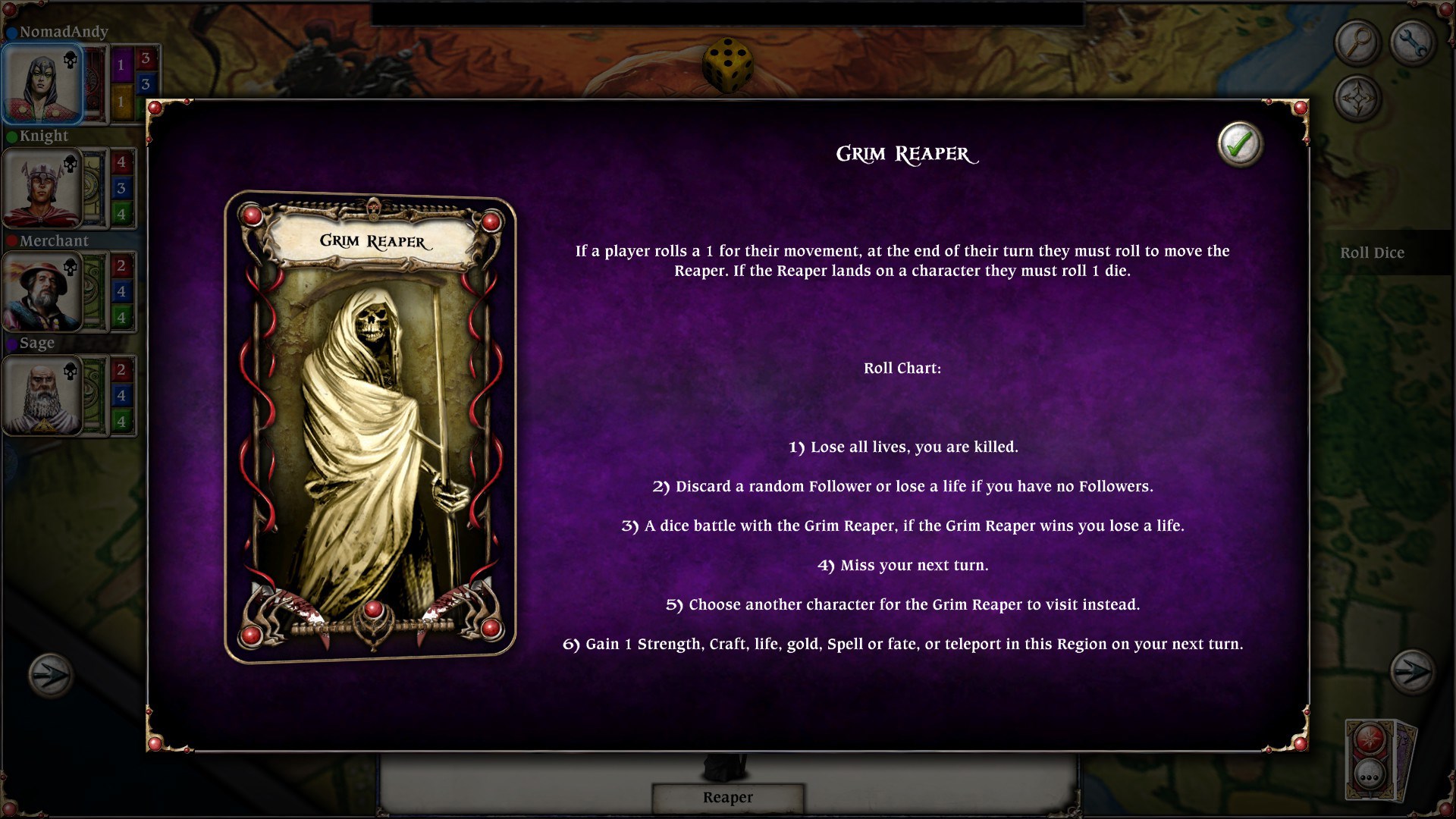Toggle the purple status dot beside Sage
Screen dimensions: 1456x819
point(11,343)
